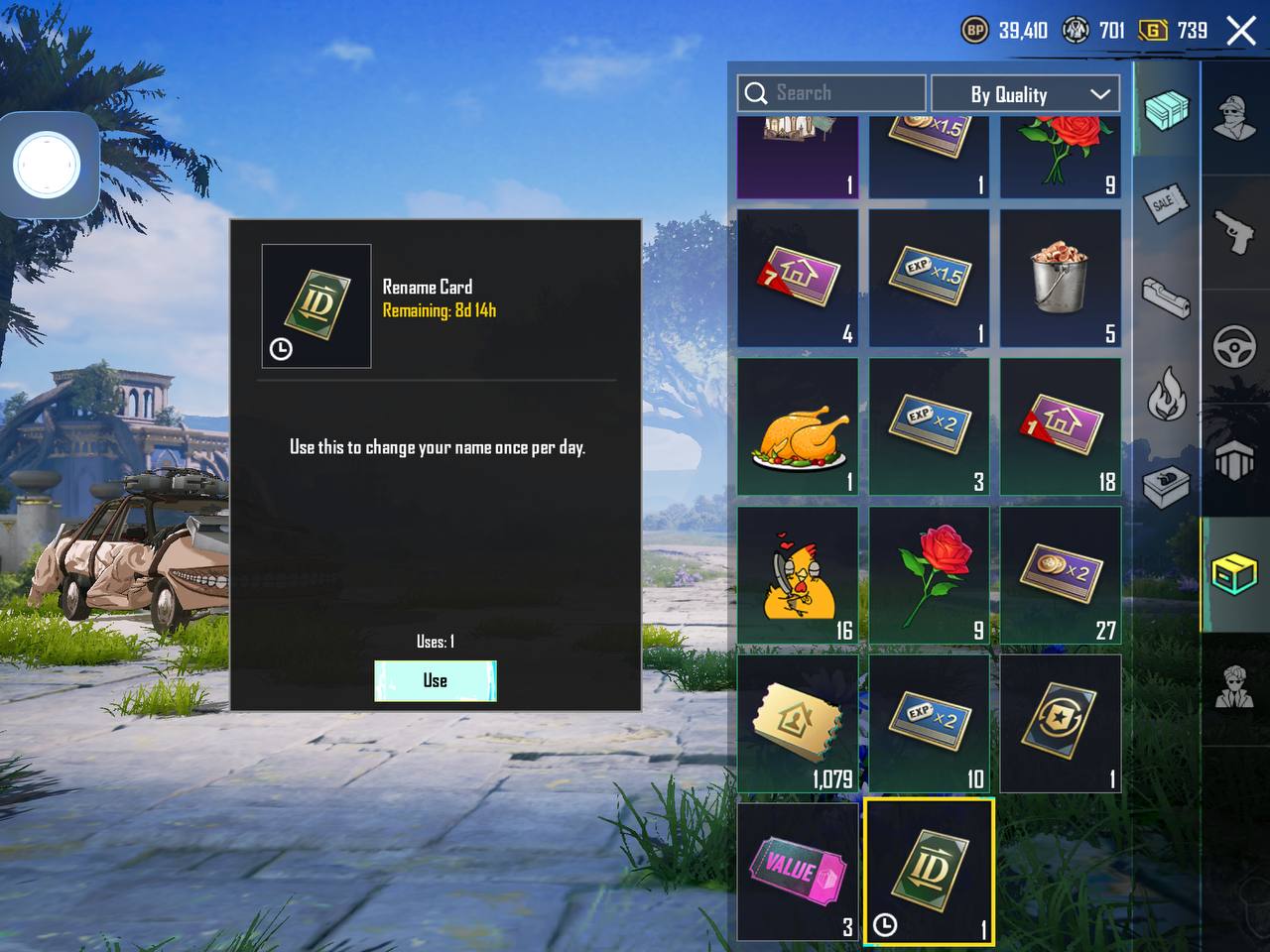Select the roast chicken item

coord(798,427)
